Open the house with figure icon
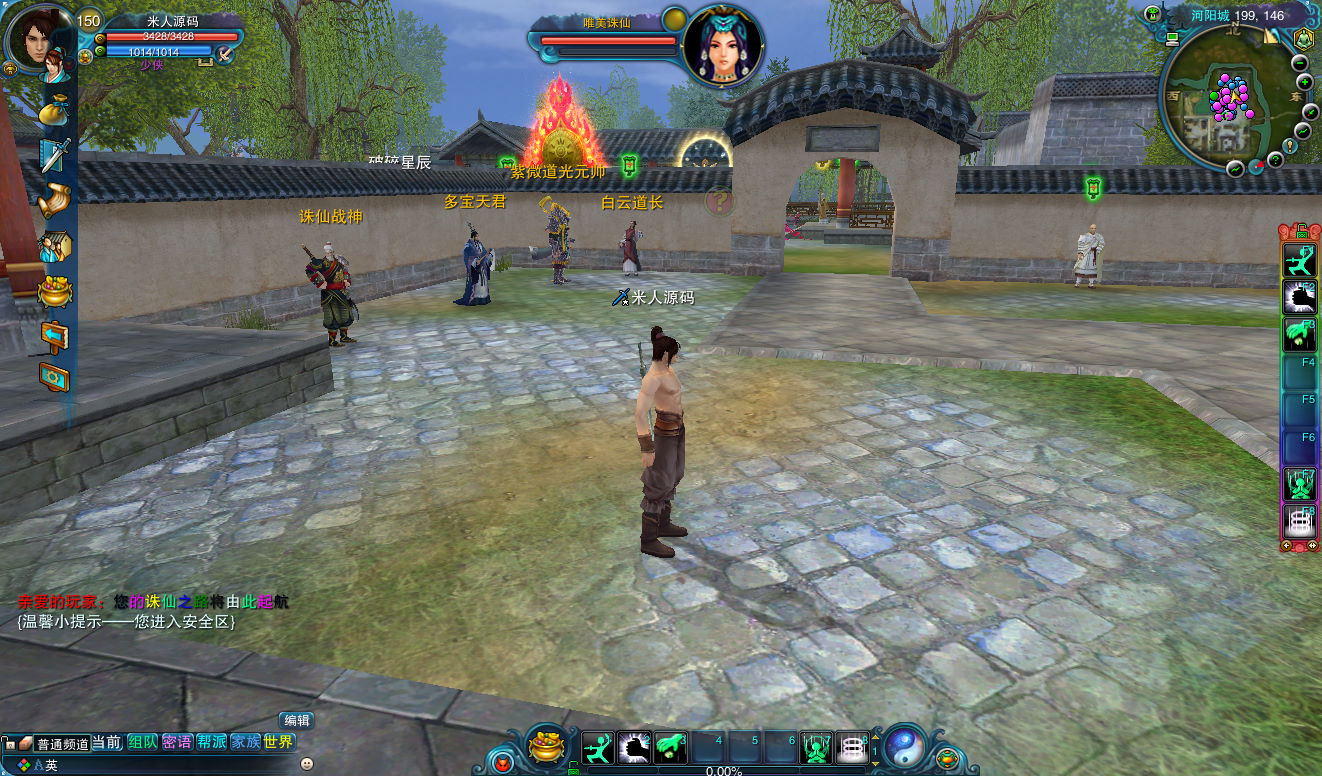Image resolution: width=1322 pixels, height=776 pixels. 54,246
